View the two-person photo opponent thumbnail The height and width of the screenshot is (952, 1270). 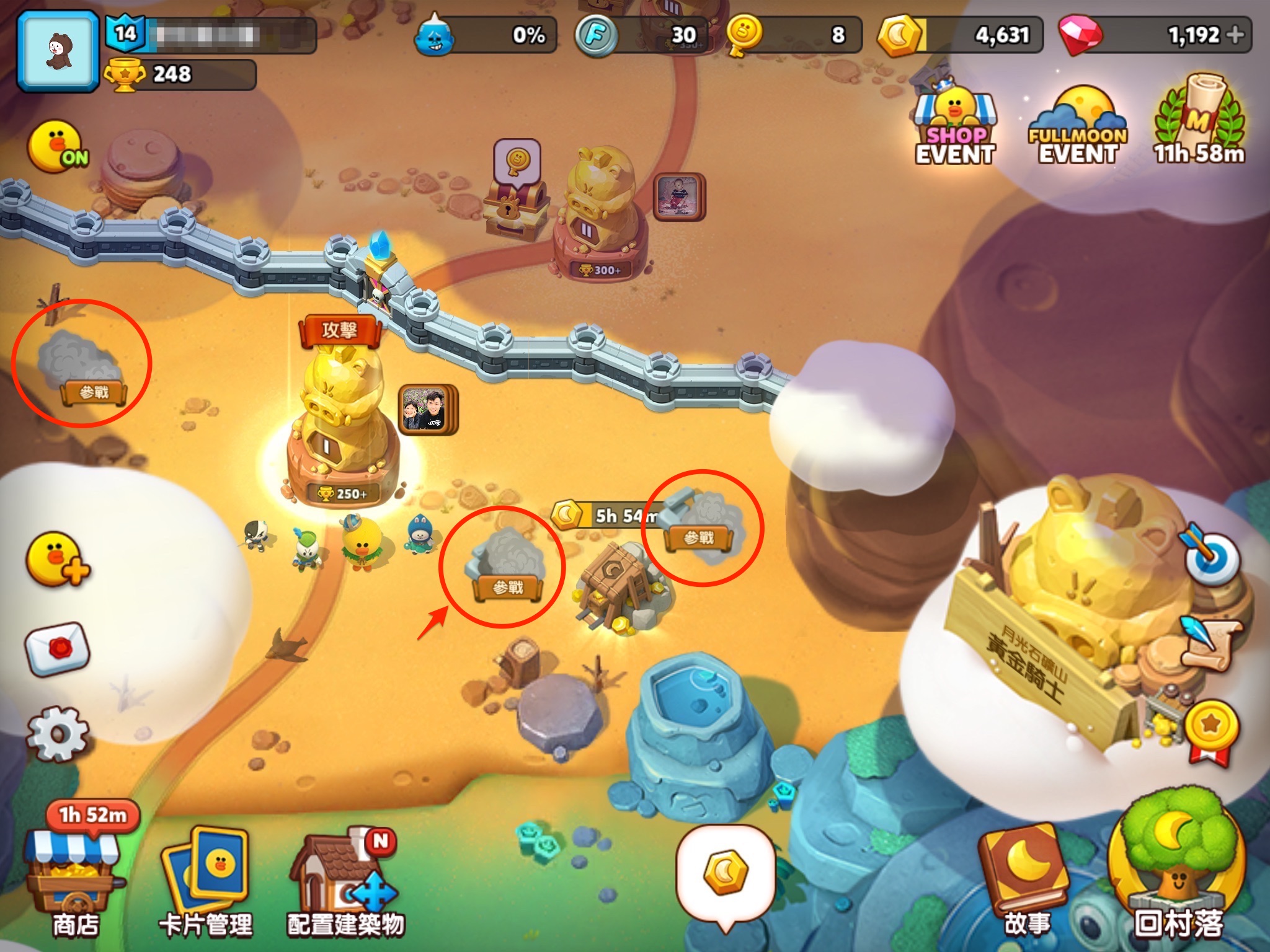pos(426,408)
